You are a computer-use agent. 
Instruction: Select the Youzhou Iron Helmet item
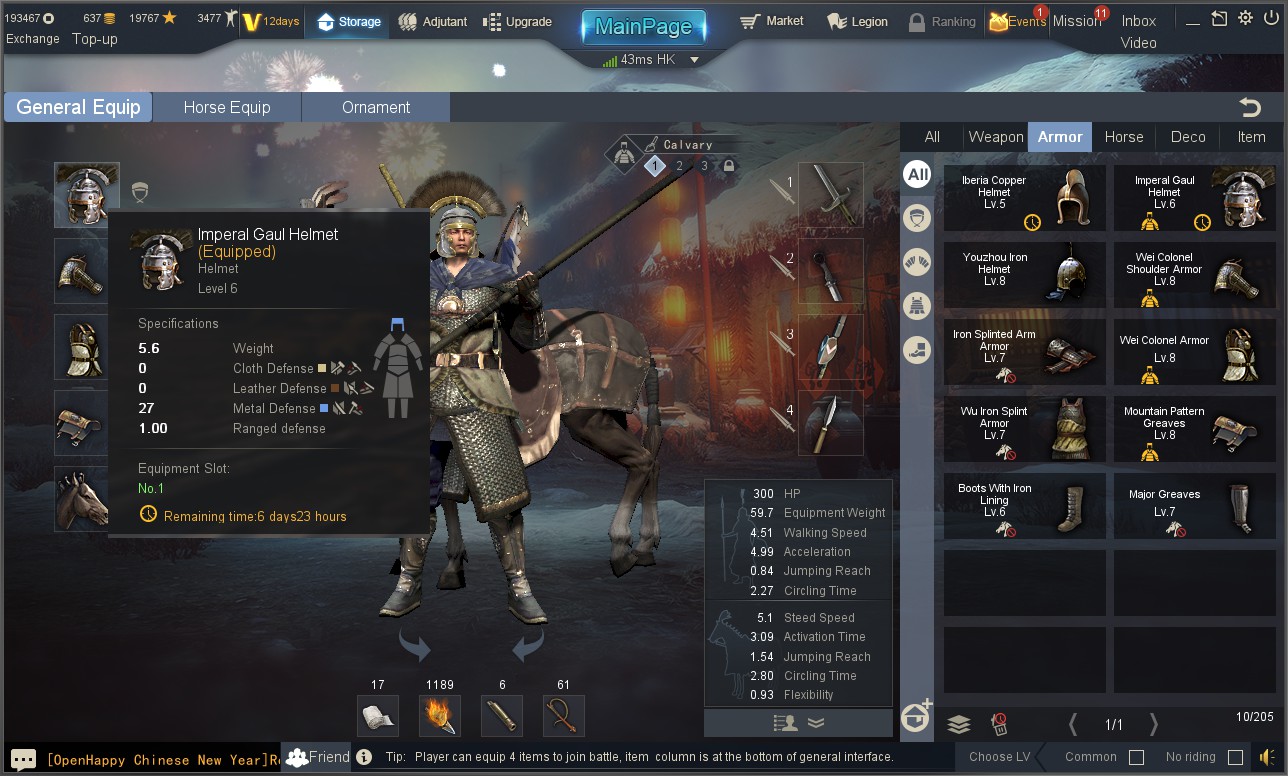(x=1025, y=275)
